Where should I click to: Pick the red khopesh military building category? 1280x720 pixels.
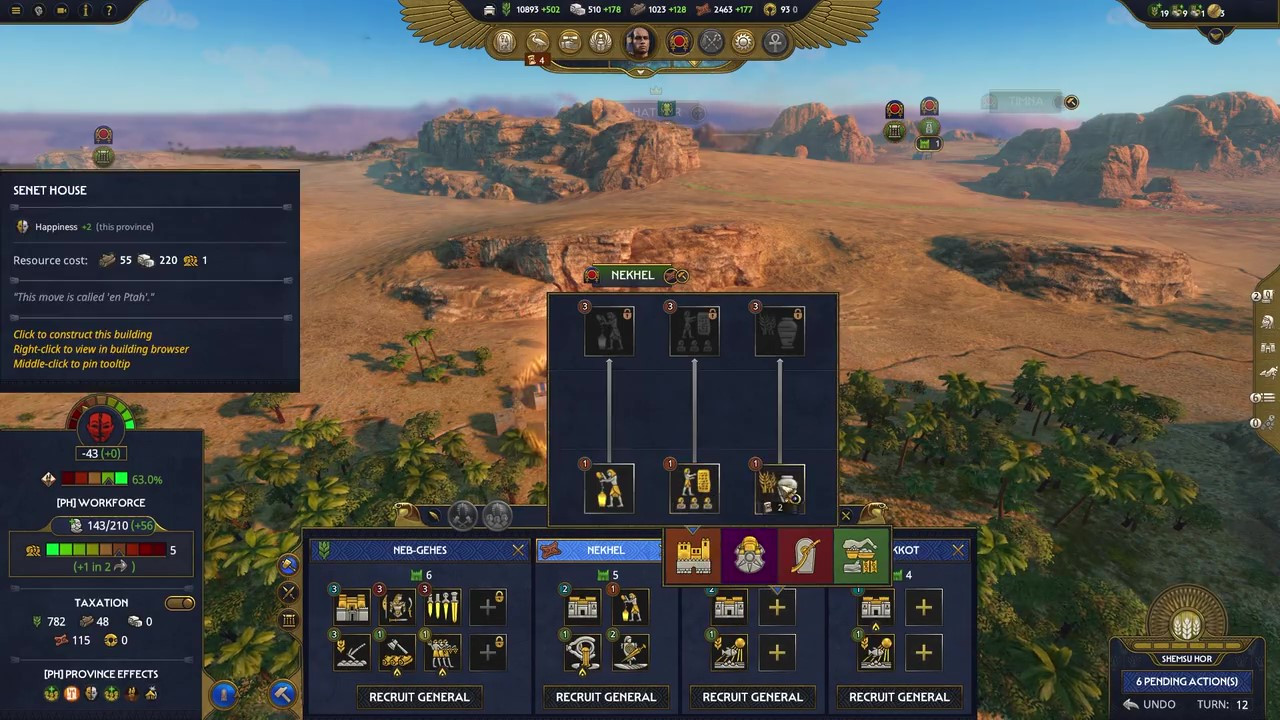805,556
